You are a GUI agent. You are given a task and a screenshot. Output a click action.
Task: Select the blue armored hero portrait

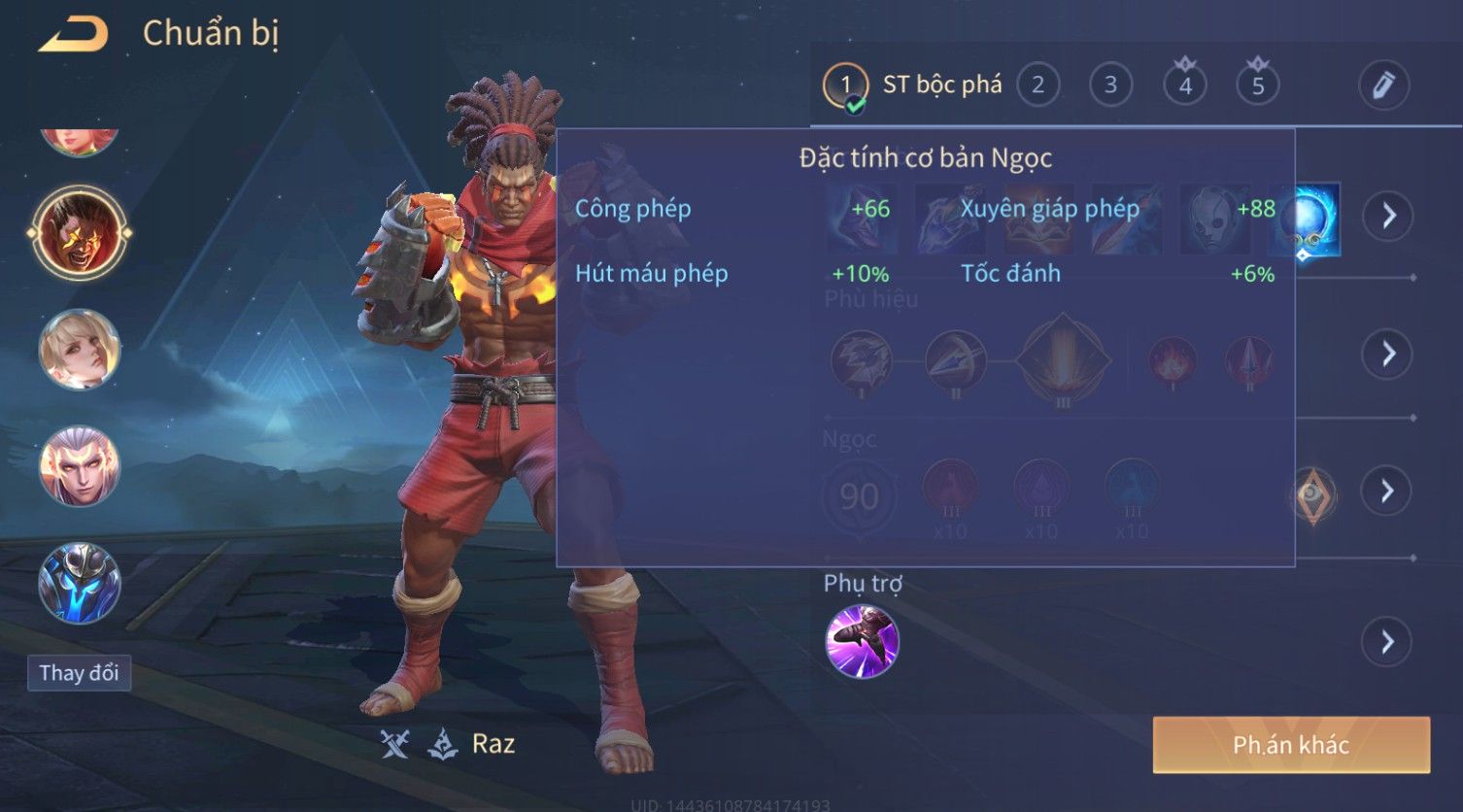(x=79, y=583)
